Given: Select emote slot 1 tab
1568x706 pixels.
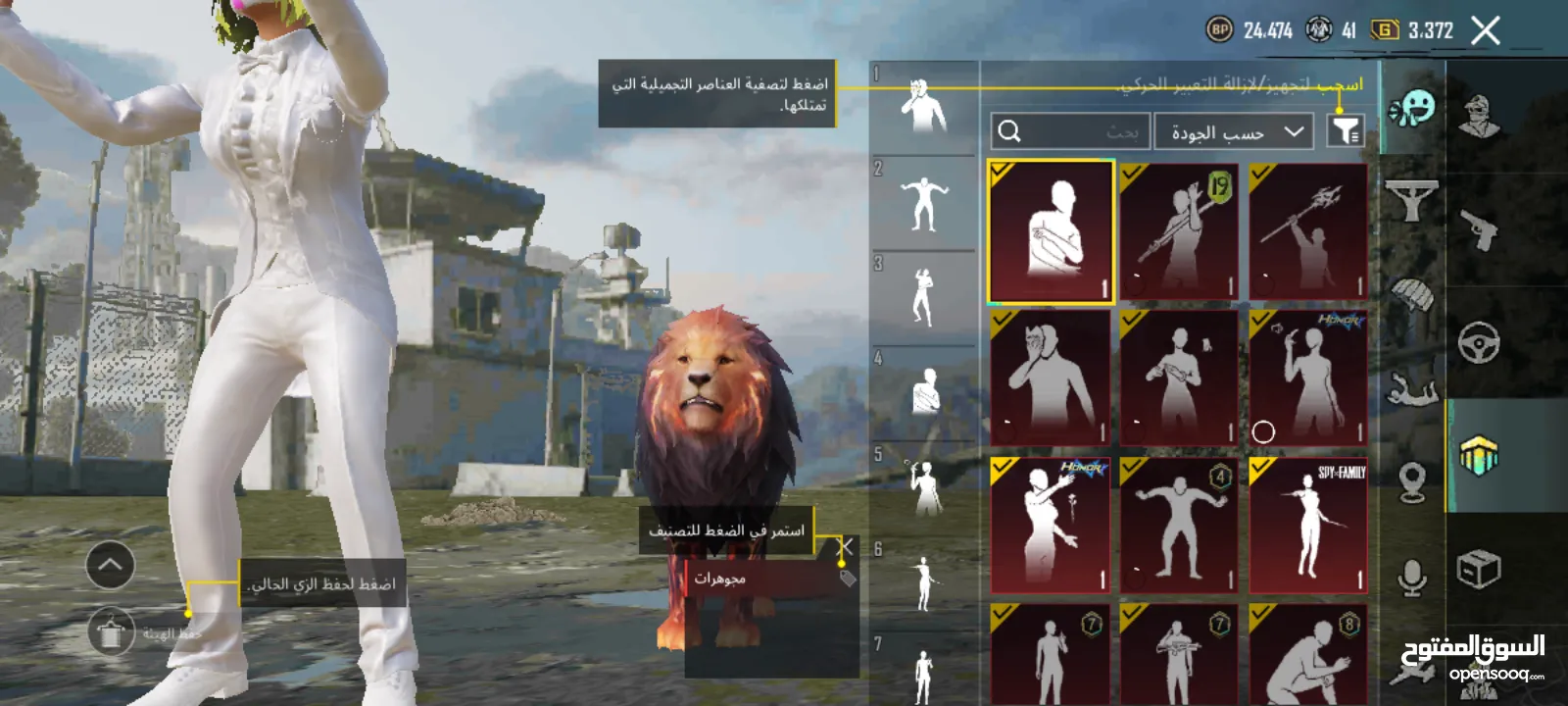Looking at the screenshot, I should coord(922,103).
